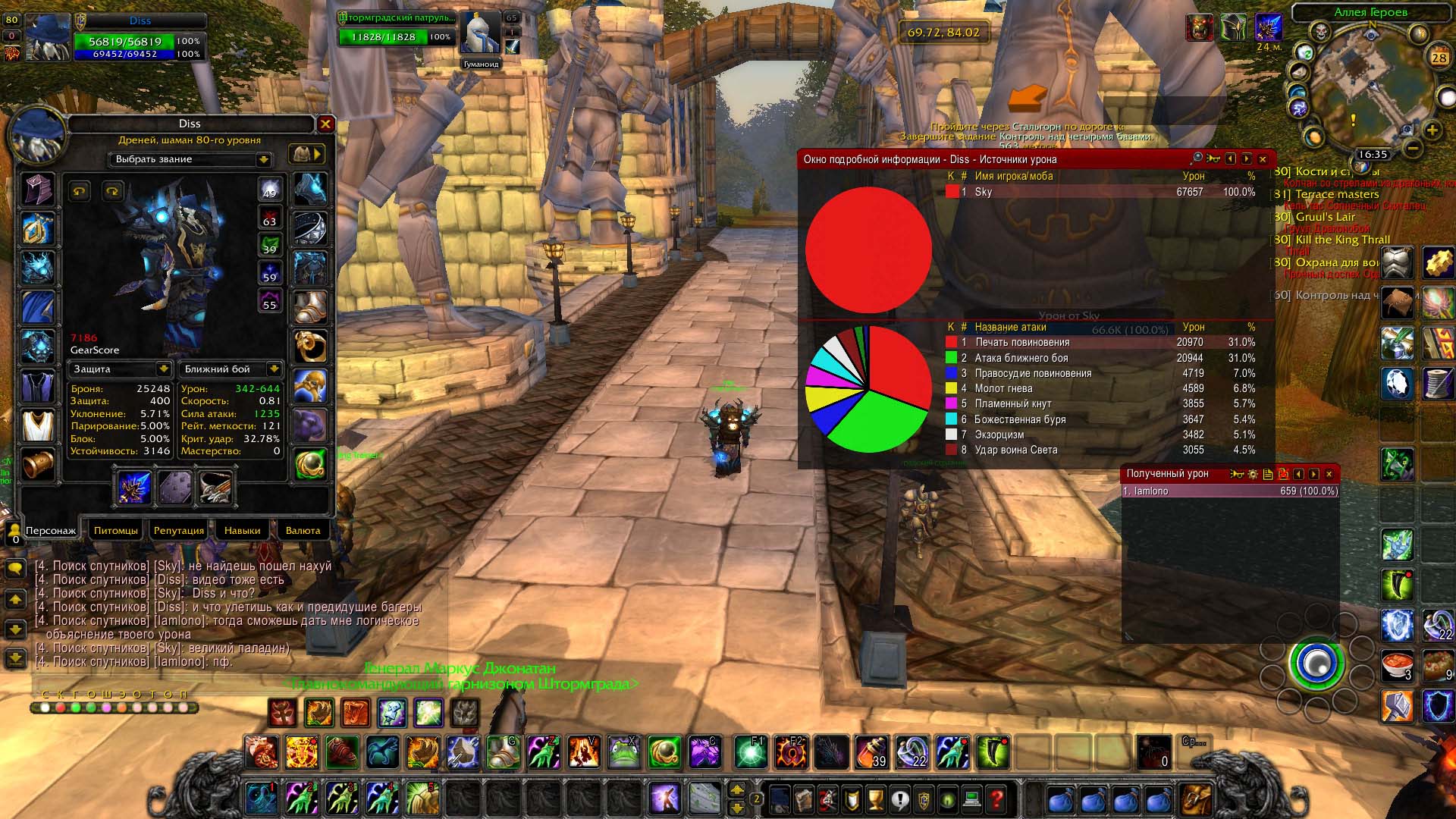The width and height of the screenshot is (1456, 819).
Task: Click the Diss player portrait frame
Action: coord(47,38)
